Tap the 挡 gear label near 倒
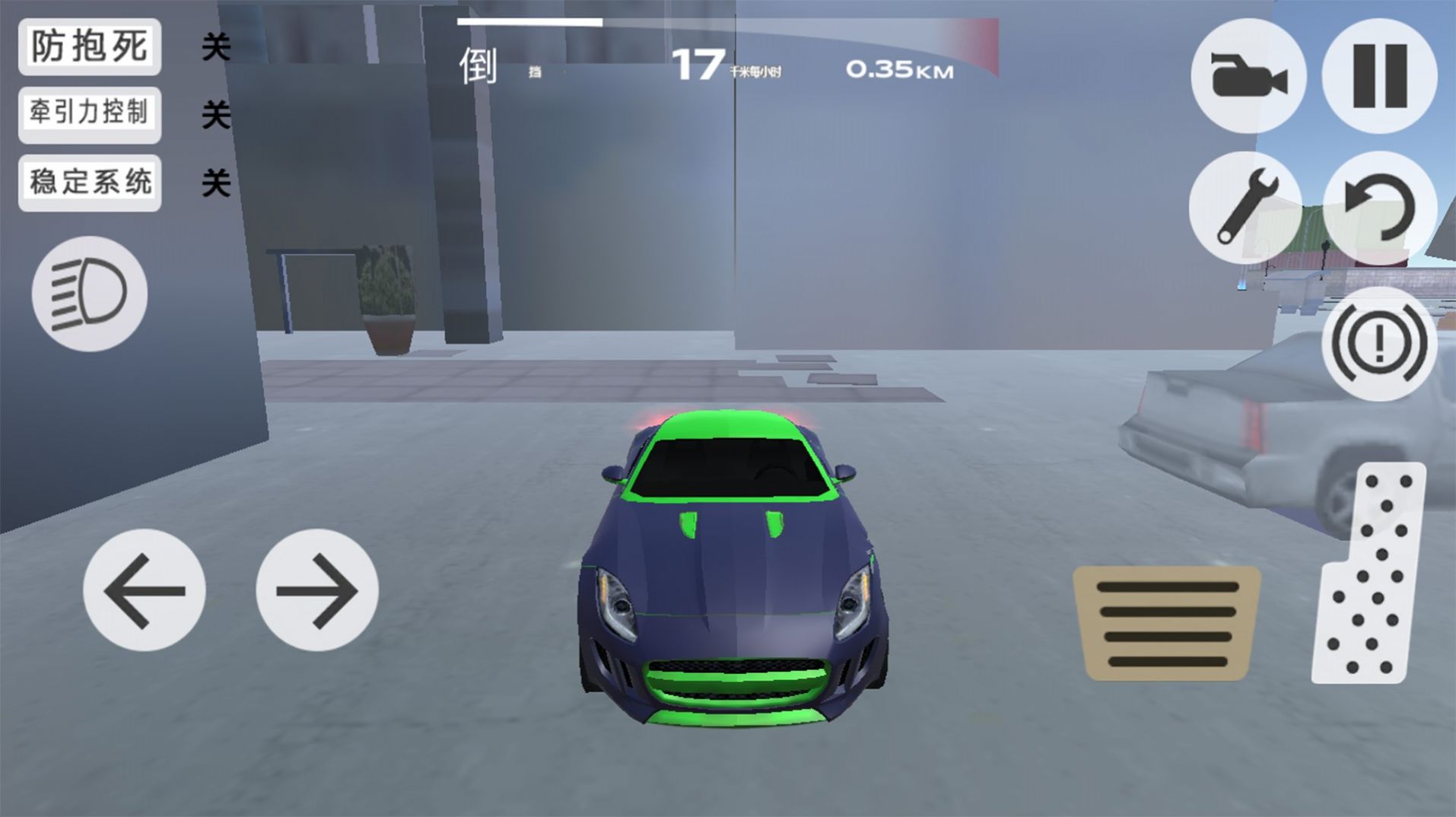The image size is (1456, 817). coord(532,72)
